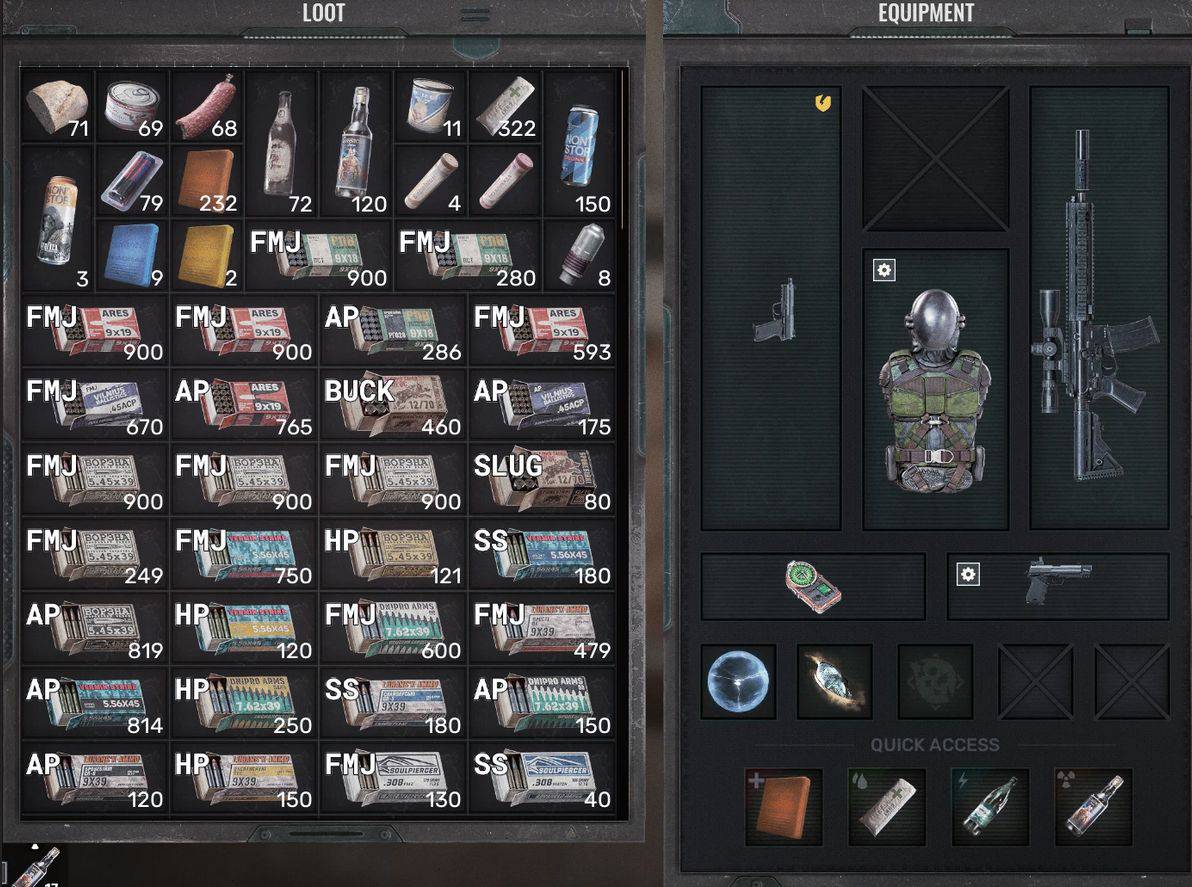Choose the medkit quick access slot
This screenshot has width=1192, height=887.
[784, 807]
